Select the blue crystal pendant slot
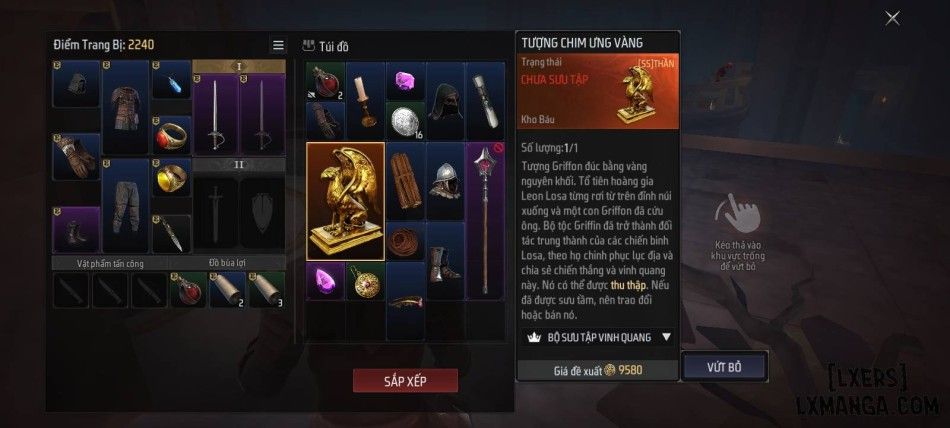This screenshot has height=428, width=950. (171, 83)
